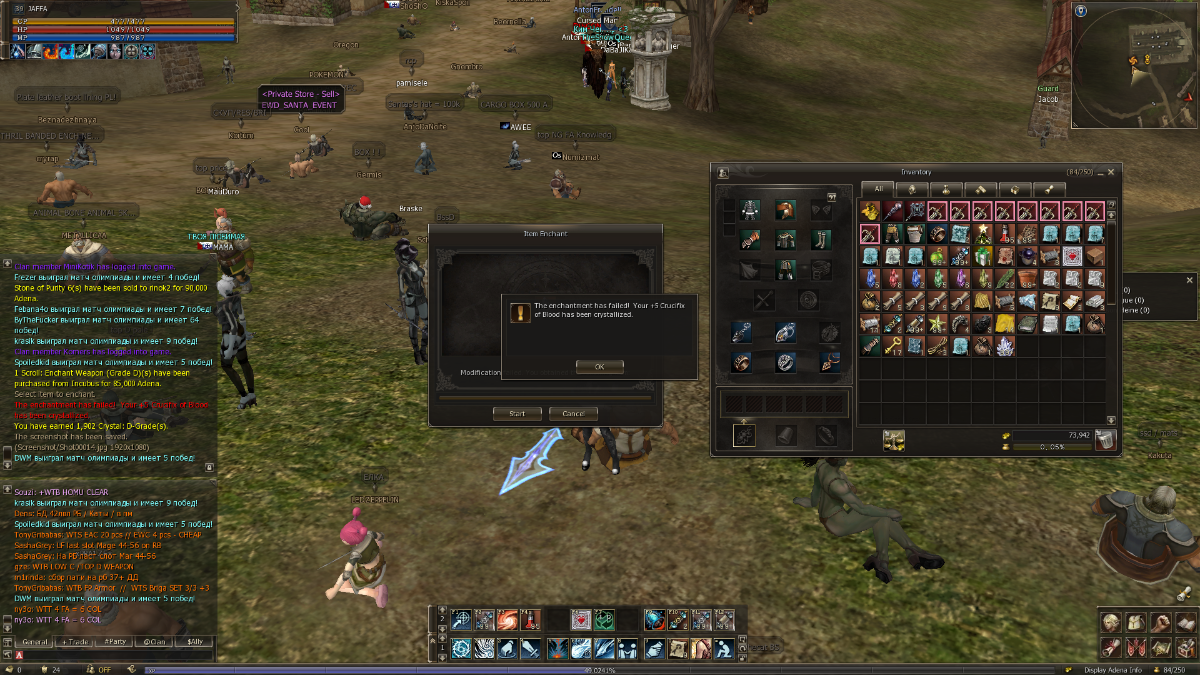Open the trash can in the Inventory
The width and height of the screenshot is (1200, 675).
pyautogui.click(x=1104, y=440)
